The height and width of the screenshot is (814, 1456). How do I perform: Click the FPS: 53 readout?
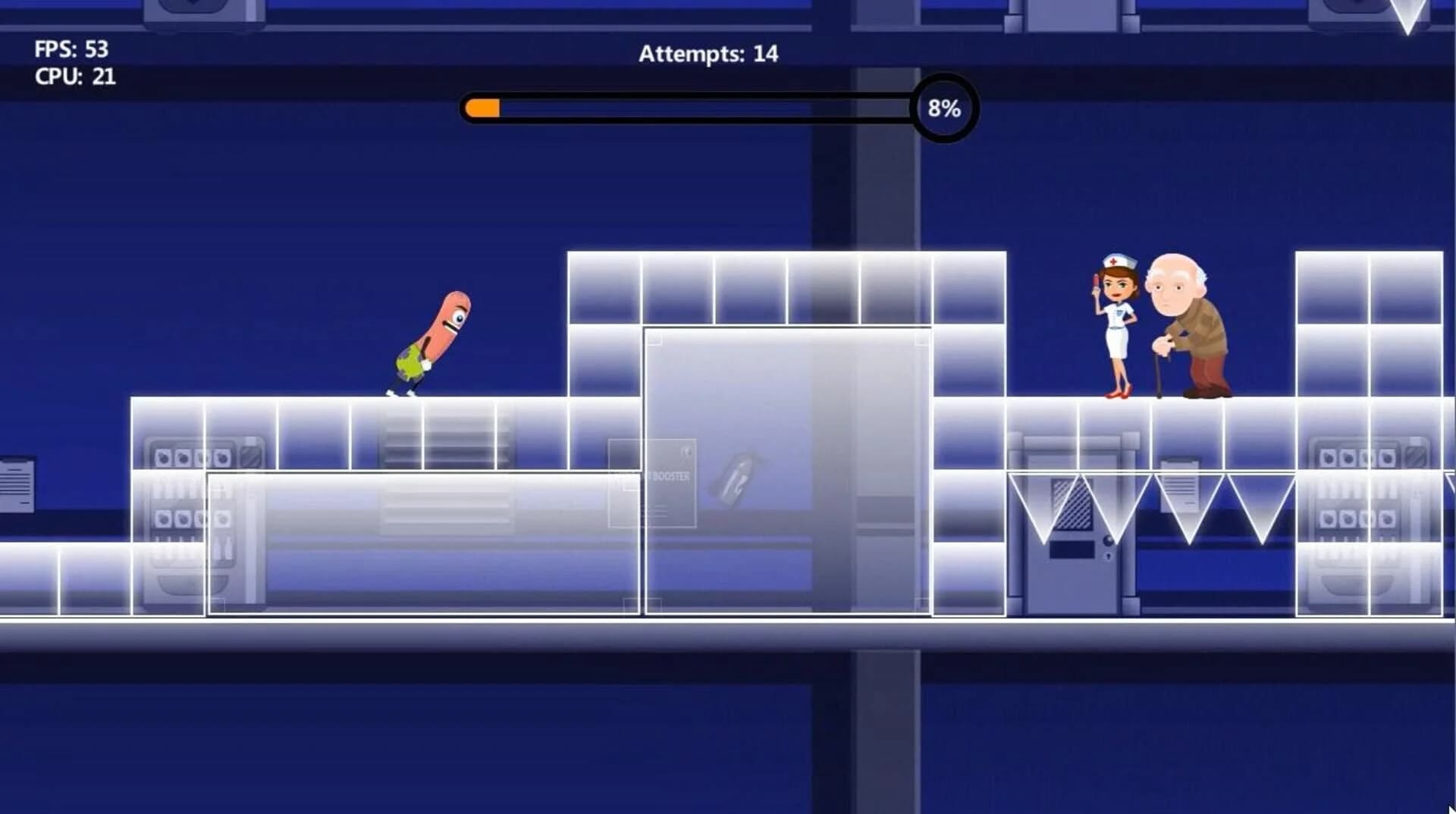[x=72, y=49]
